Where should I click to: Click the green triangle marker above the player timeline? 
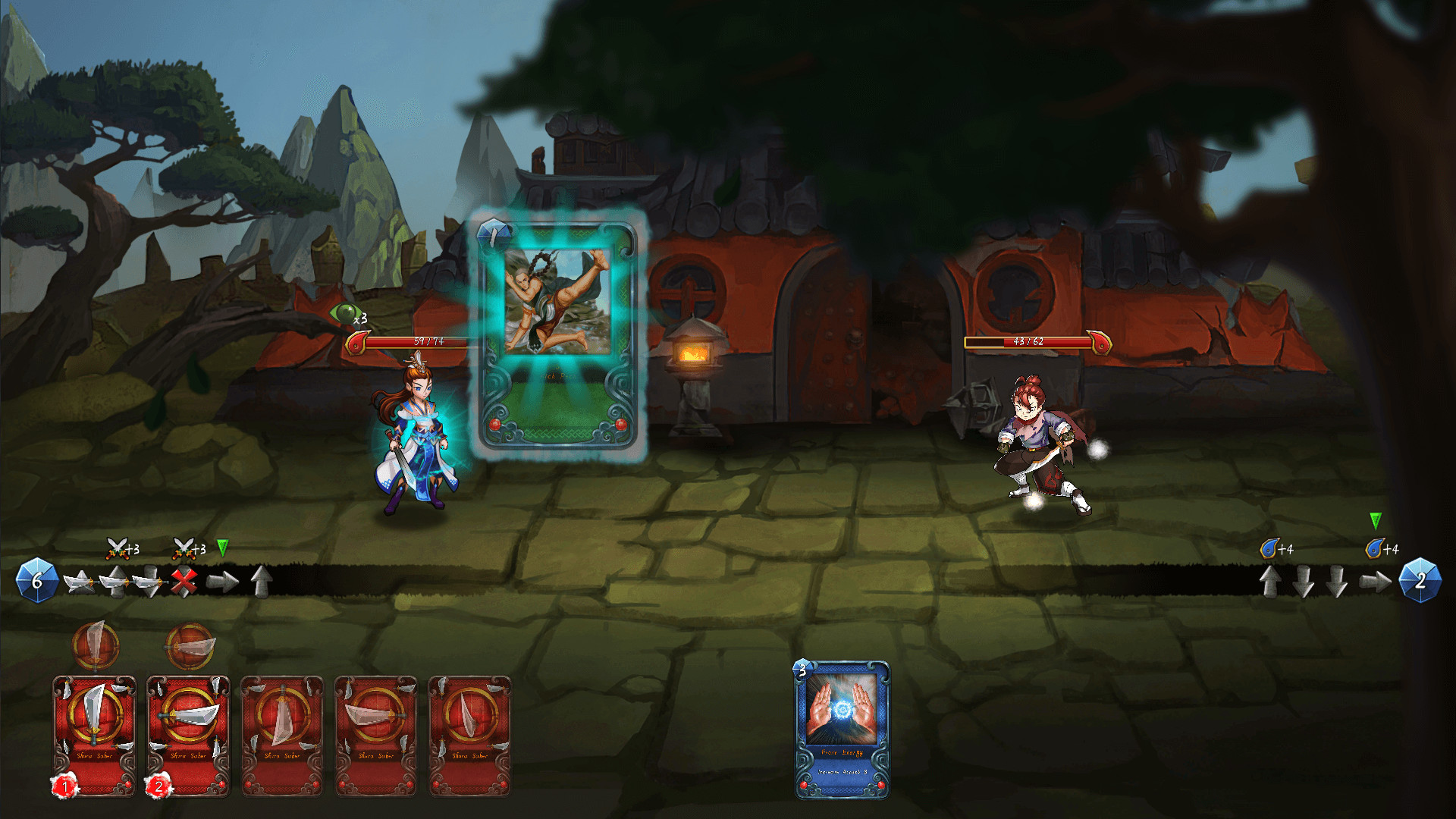[x=223, y=547]
